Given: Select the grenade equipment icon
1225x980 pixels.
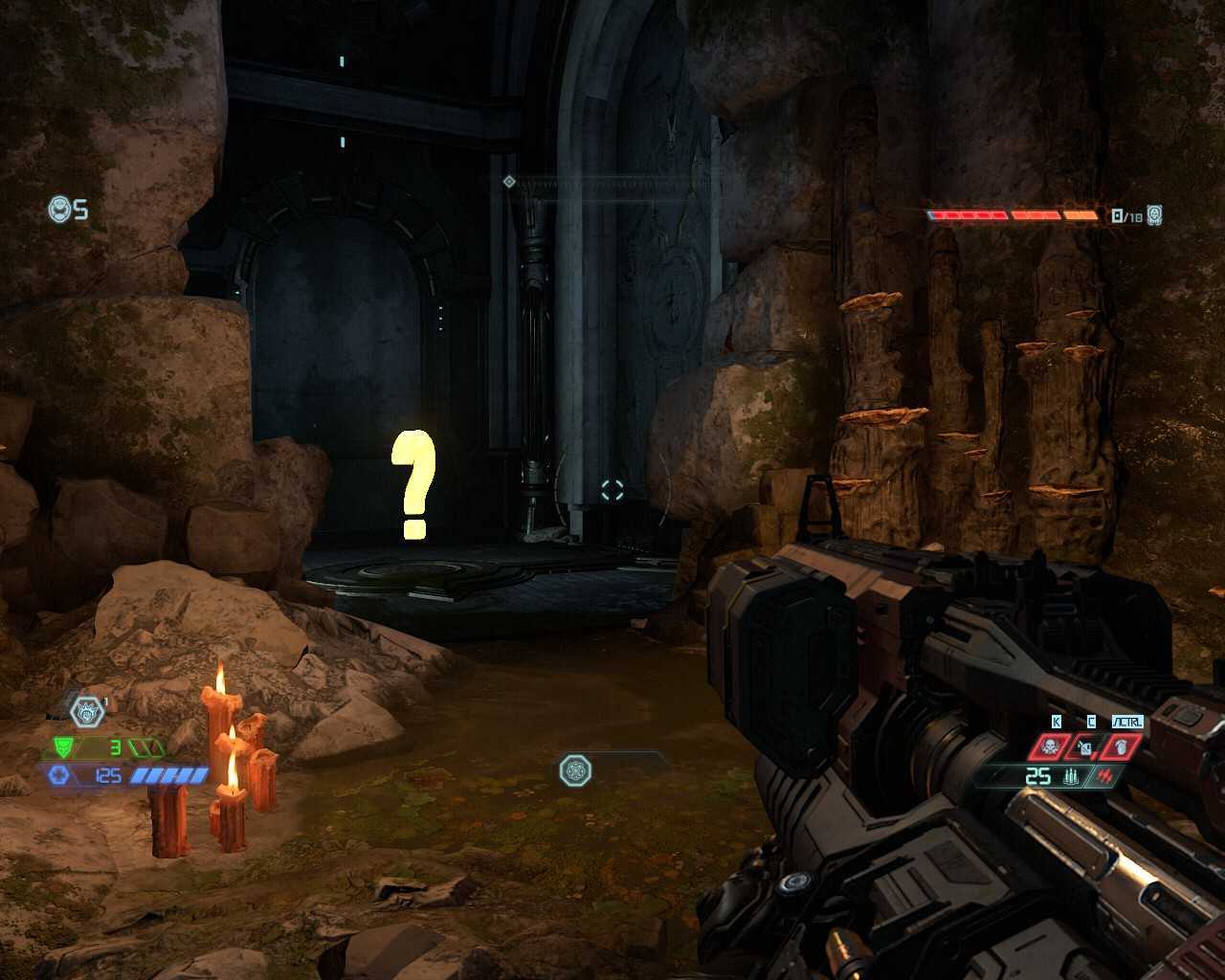Looking at the screenshot, I should click(1085, 746).
